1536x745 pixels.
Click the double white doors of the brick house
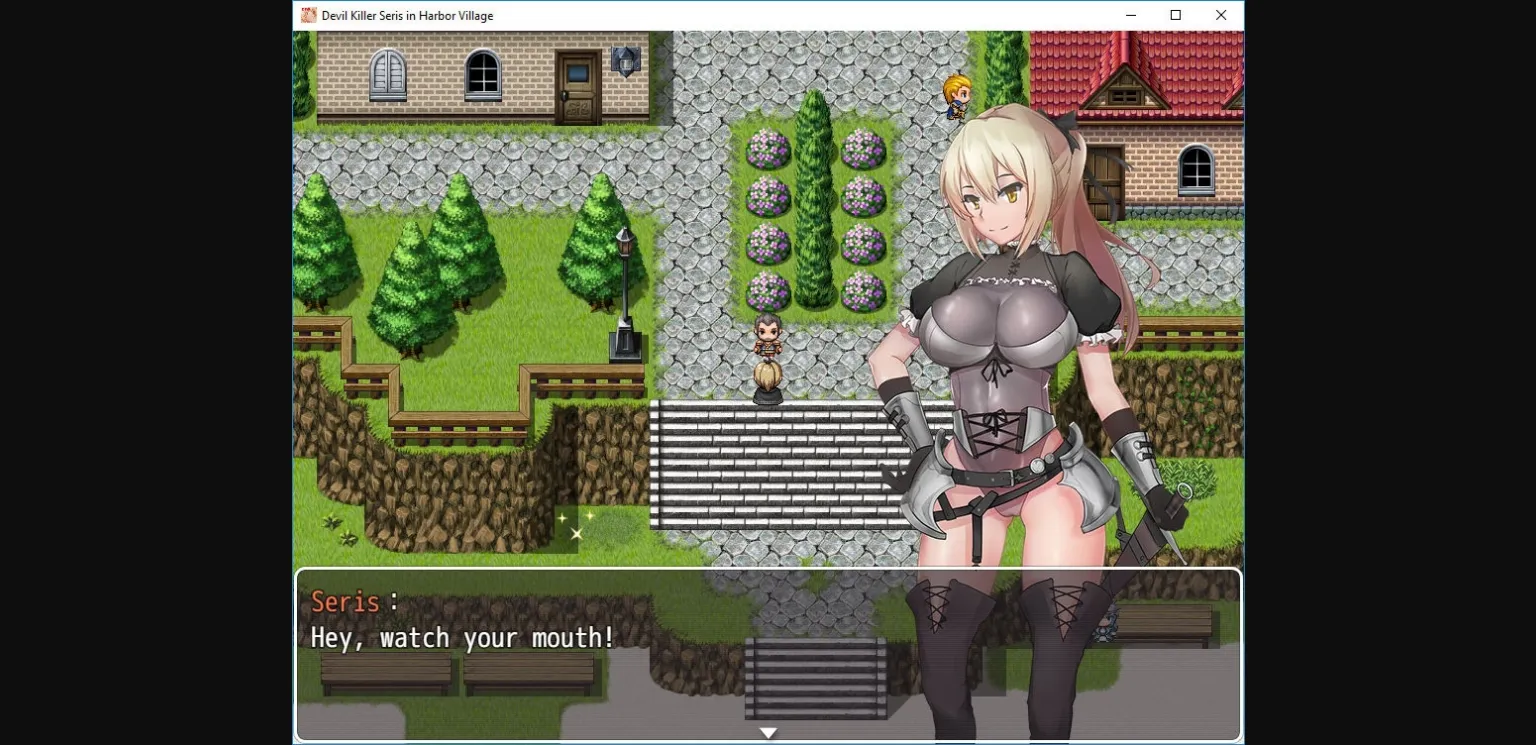pos(386,73)
